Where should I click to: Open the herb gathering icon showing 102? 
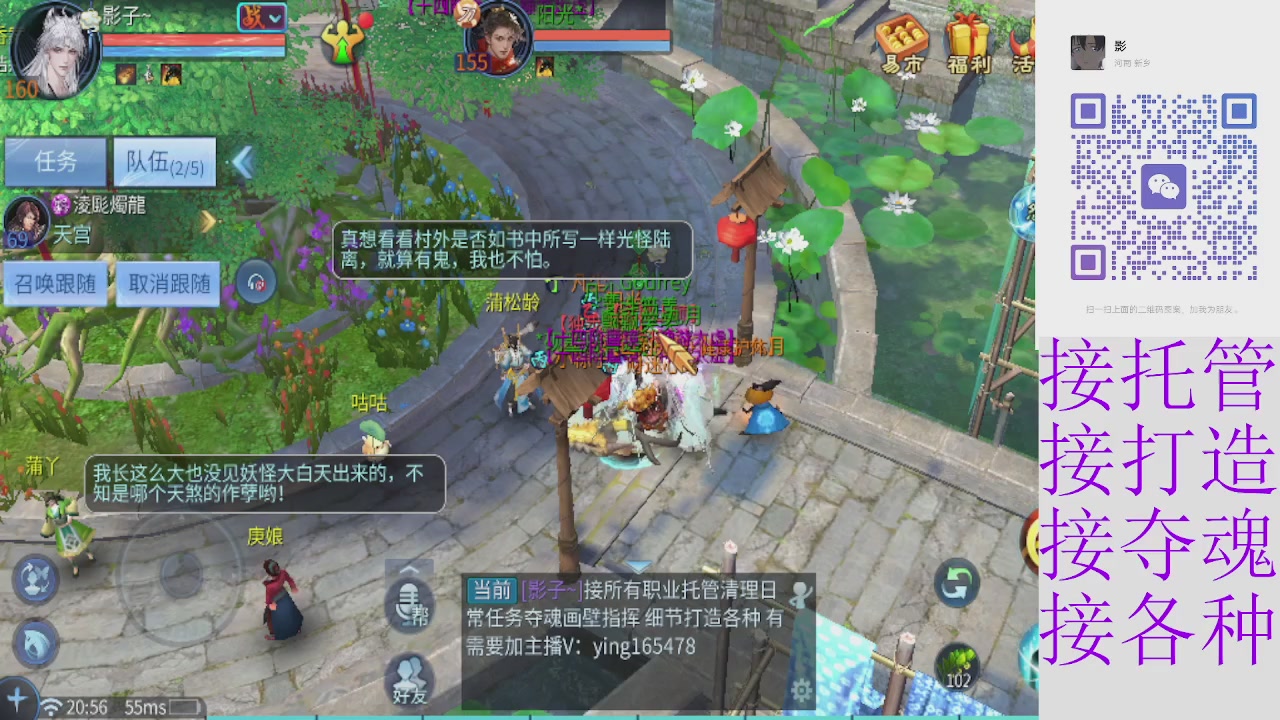coord(957,663)
